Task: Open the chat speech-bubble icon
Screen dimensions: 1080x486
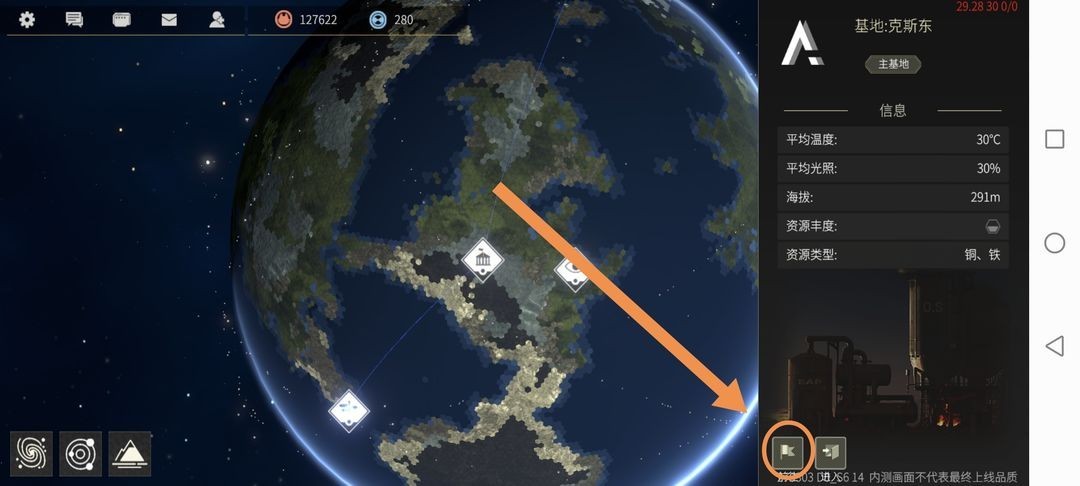Action: (74, 19)
